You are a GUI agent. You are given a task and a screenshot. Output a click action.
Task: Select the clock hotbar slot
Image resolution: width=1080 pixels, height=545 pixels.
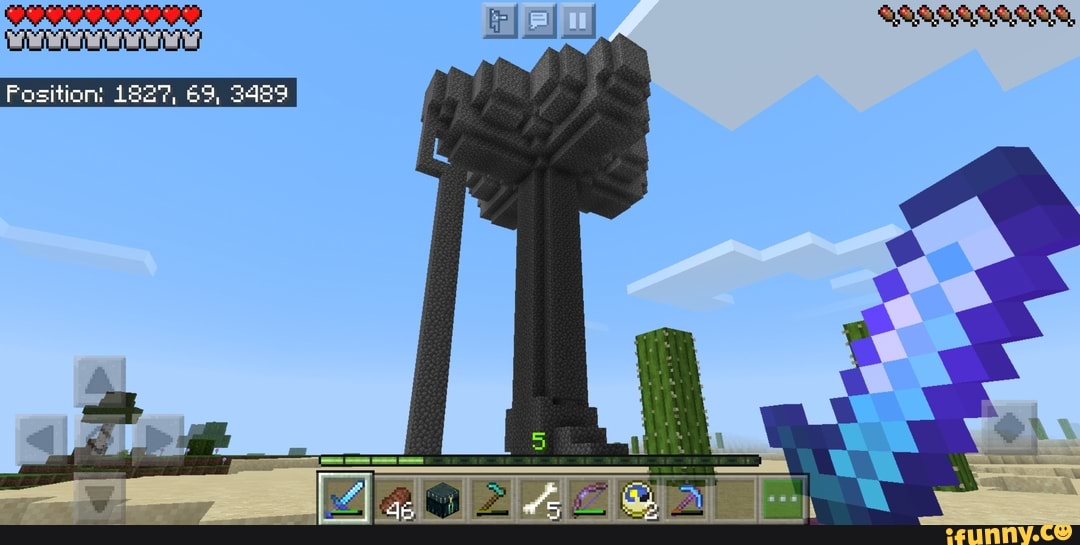636,497
